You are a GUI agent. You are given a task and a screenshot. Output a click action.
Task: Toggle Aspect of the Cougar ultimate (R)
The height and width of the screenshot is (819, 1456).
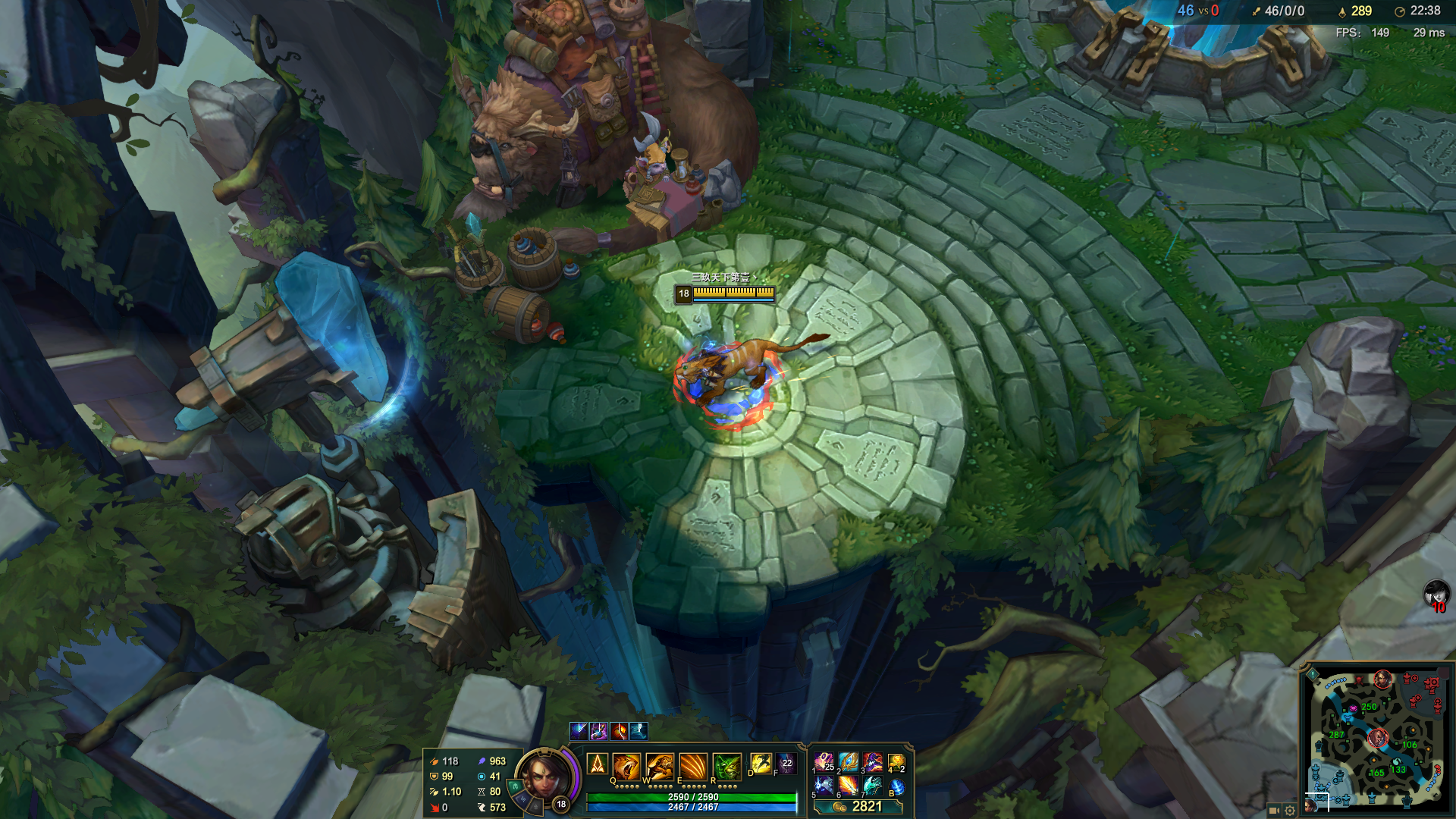726,767
